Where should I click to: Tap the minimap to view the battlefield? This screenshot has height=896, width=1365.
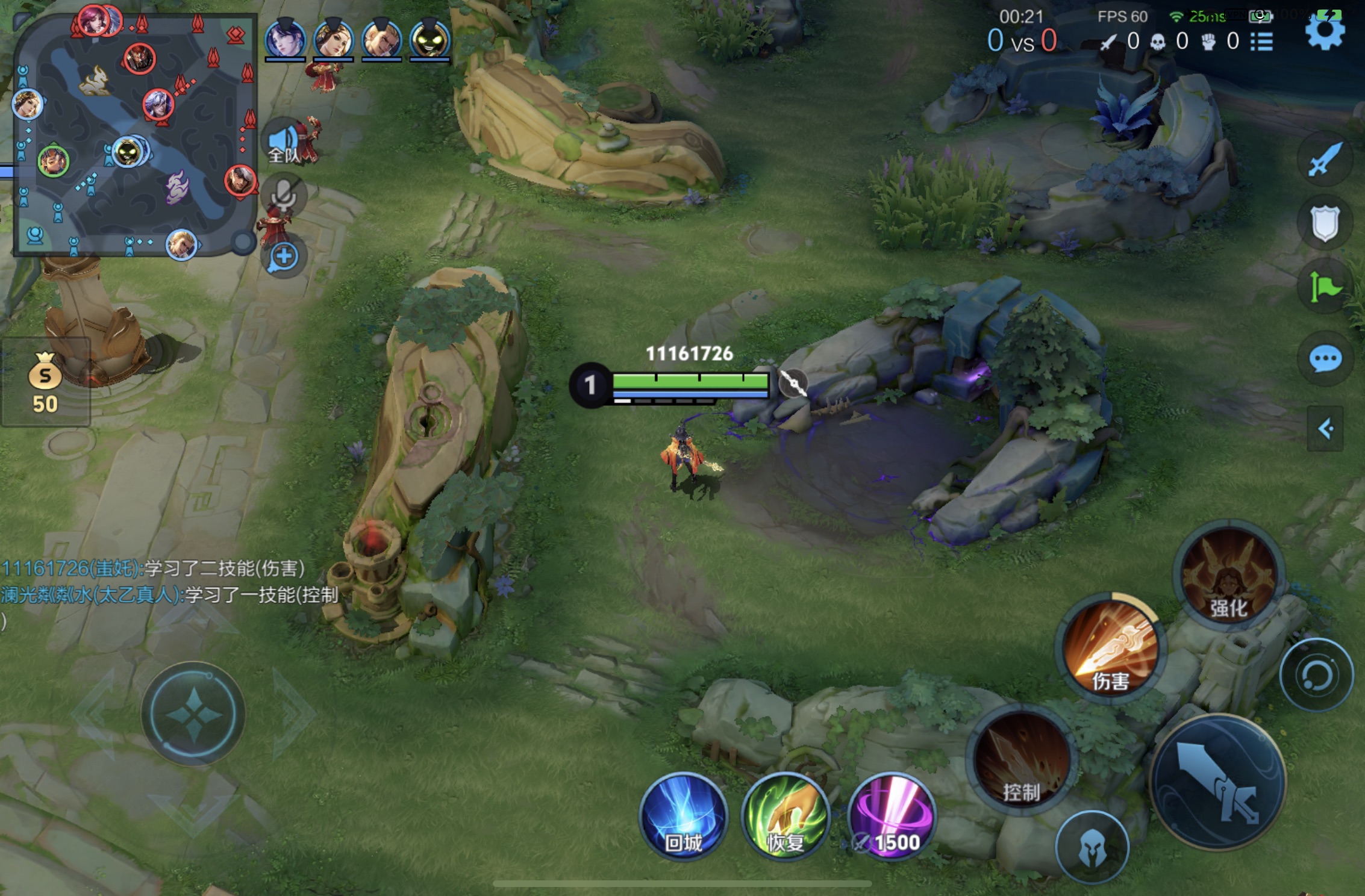[135, 135]
